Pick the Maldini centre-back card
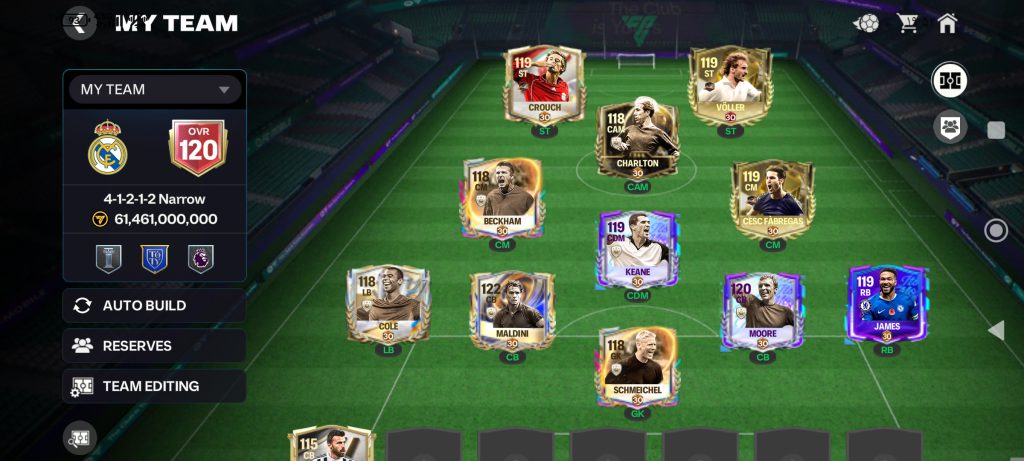The height and width of the screenshot is (461, 1024). tap(512, 308)
